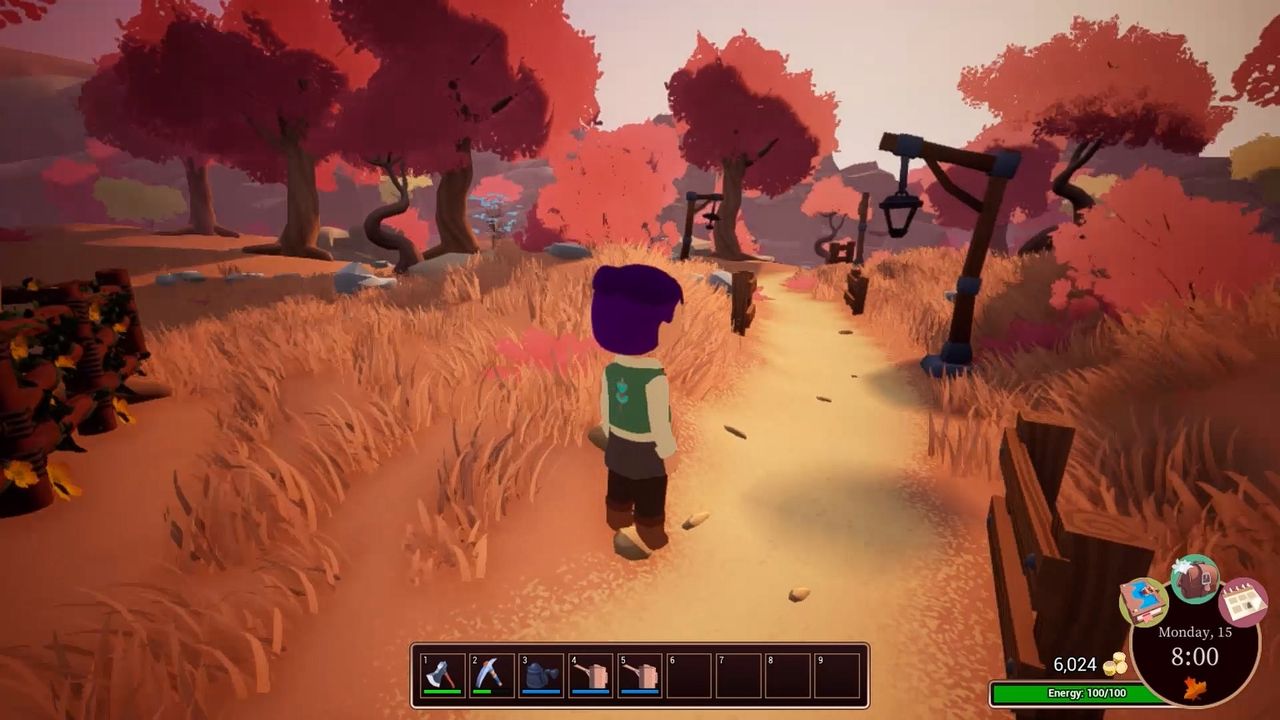Click the axe durability bar
1280x720 pixels.
click(443, 691)
